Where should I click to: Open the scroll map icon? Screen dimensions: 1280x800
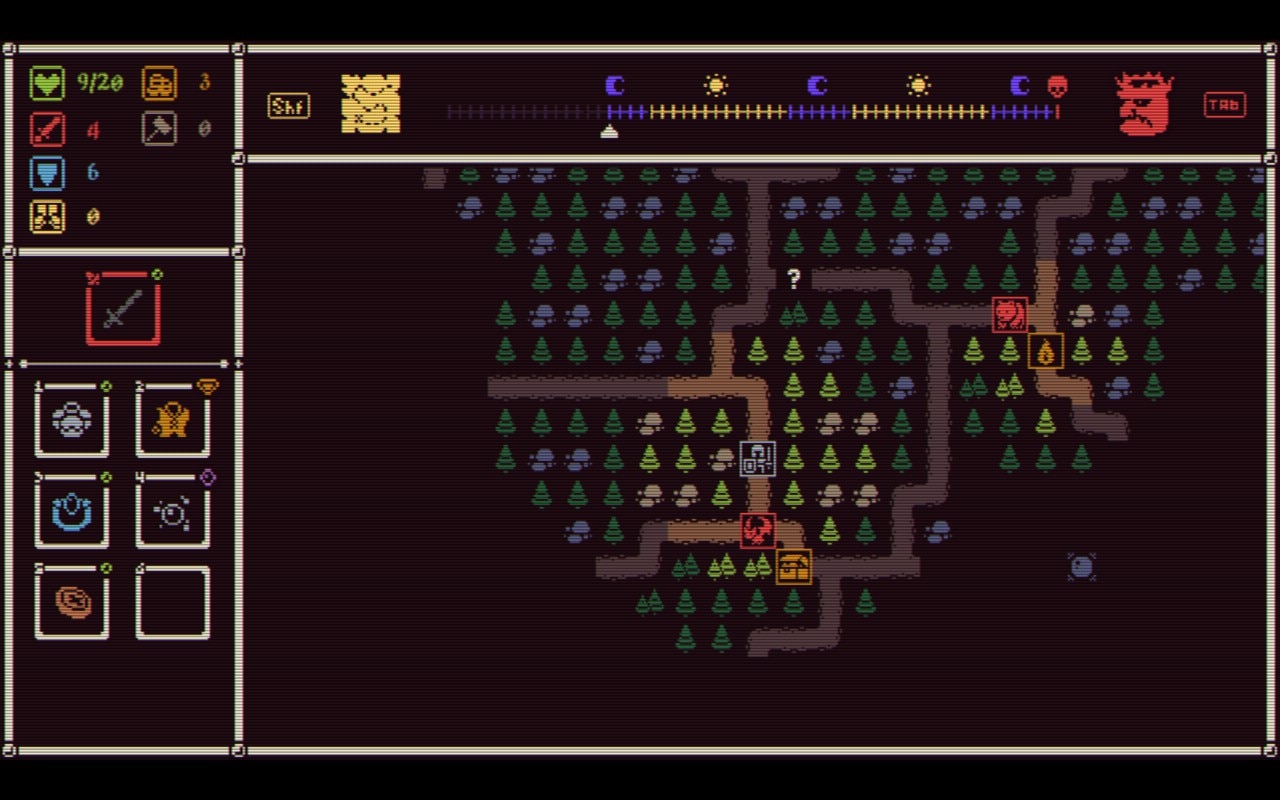tap(371, 102)
